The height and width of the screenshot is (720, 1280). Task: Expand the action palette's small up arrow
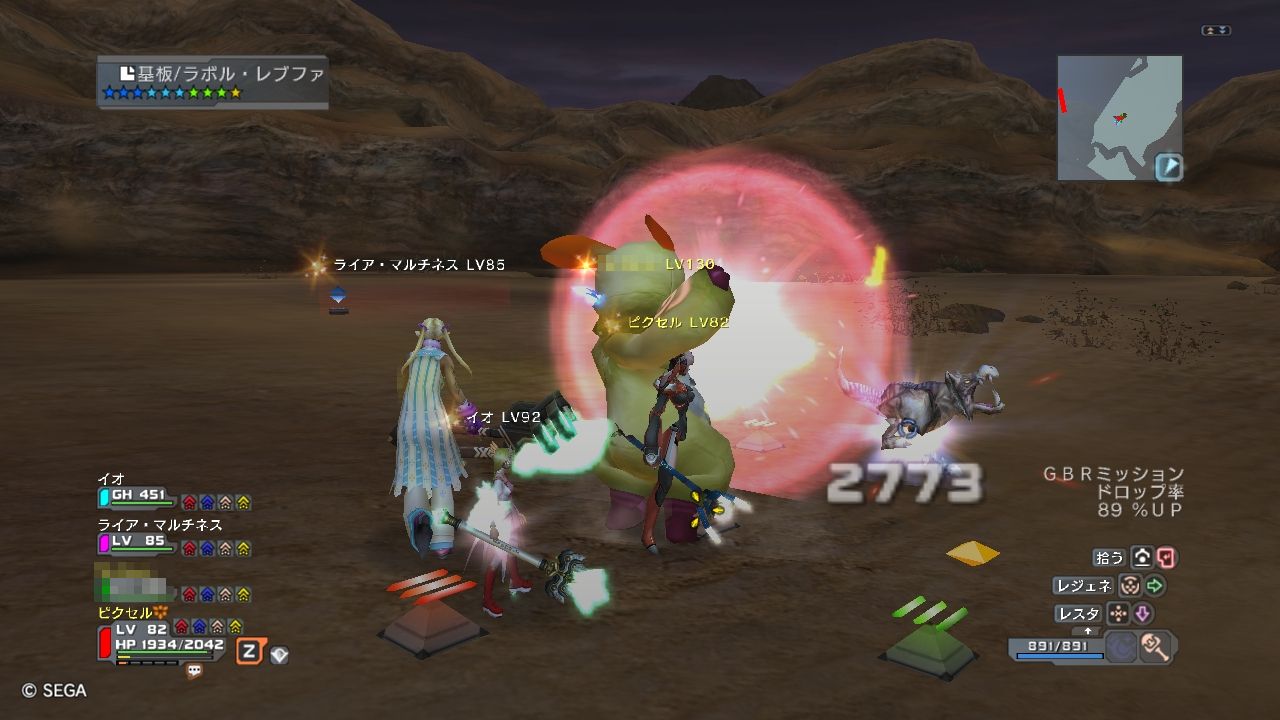(x=1089, y=631)
